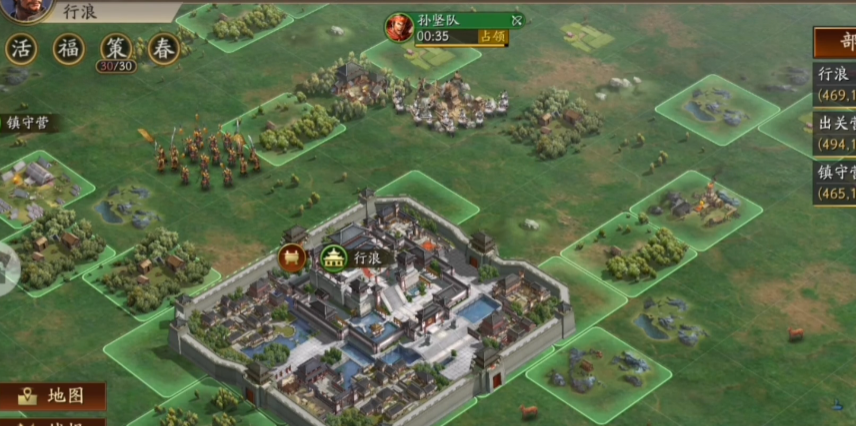Pick the 镇守 entry in troop list
Image resolution: width=856 pixels, height=426 pixels.
[x=835, y=183]
